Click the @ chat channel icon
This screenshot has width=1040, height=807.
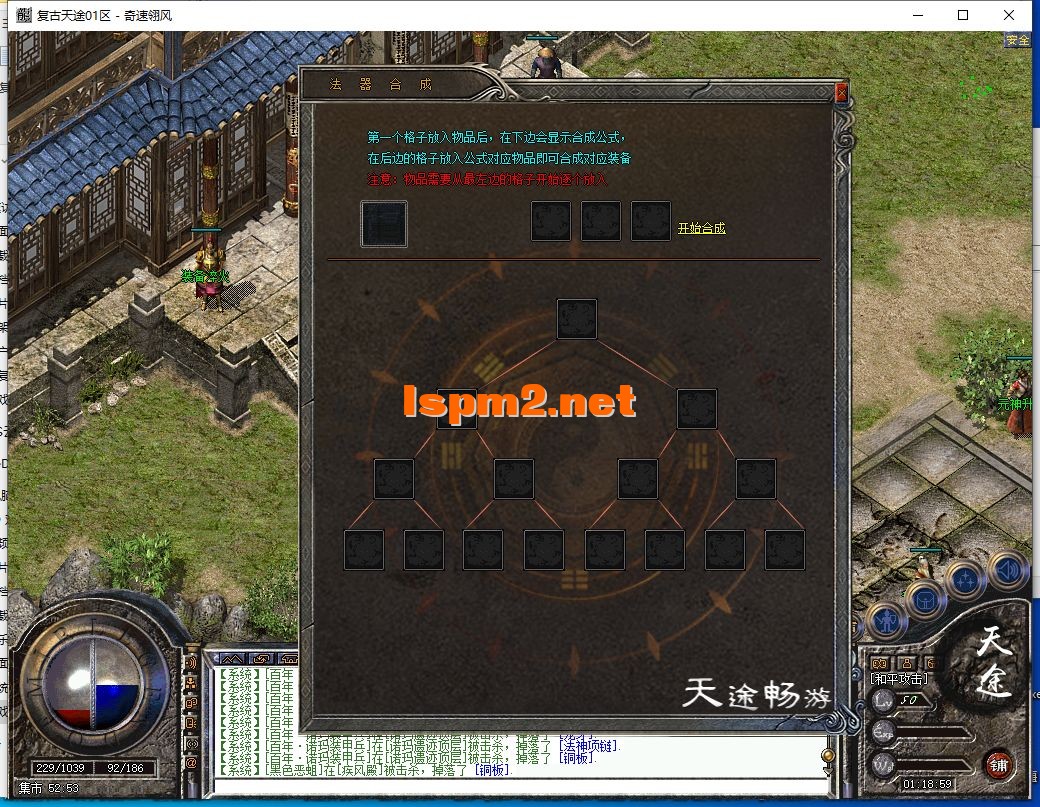[x=191, y=762]
